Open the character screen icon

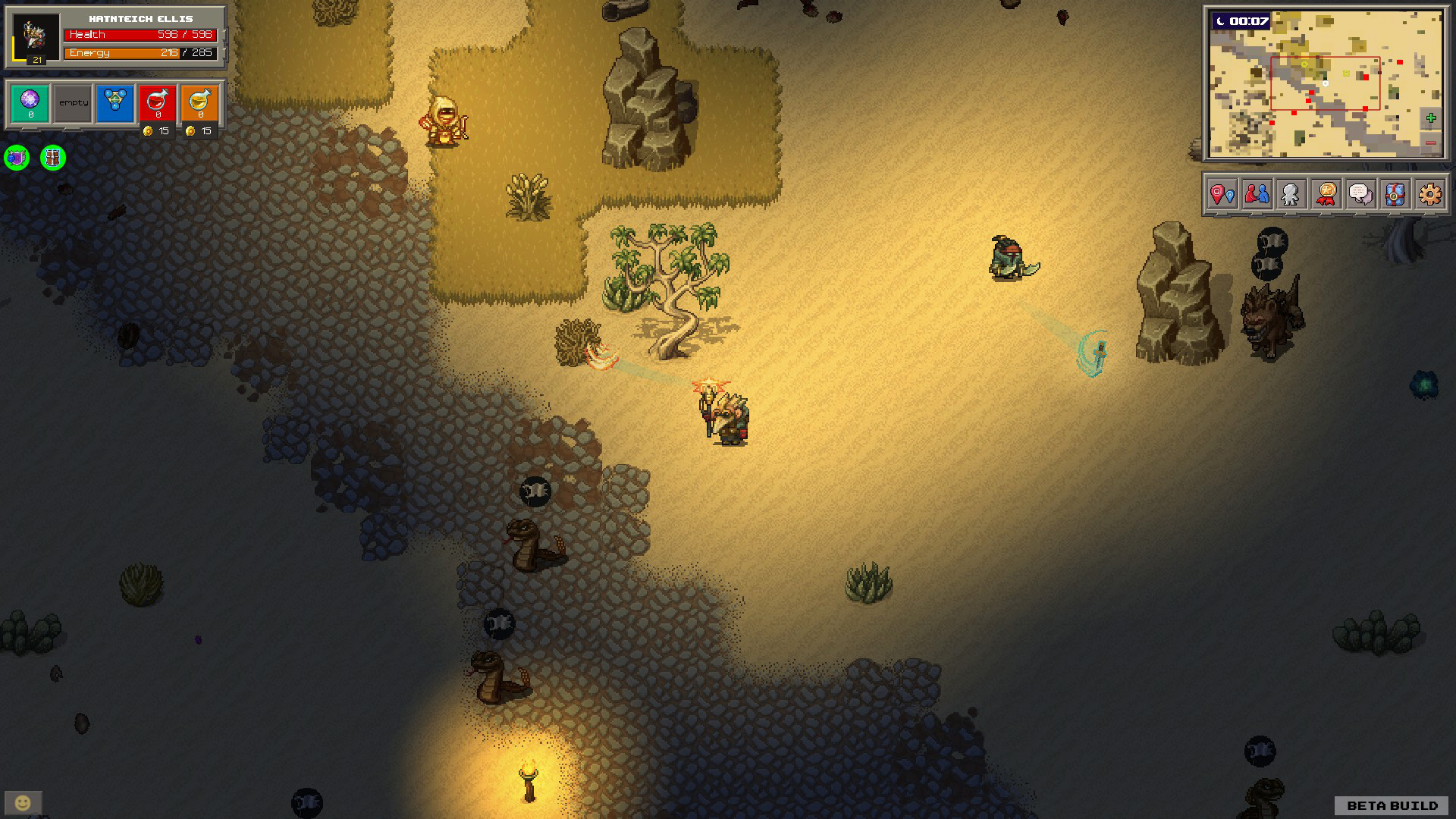coord(1291,196)
